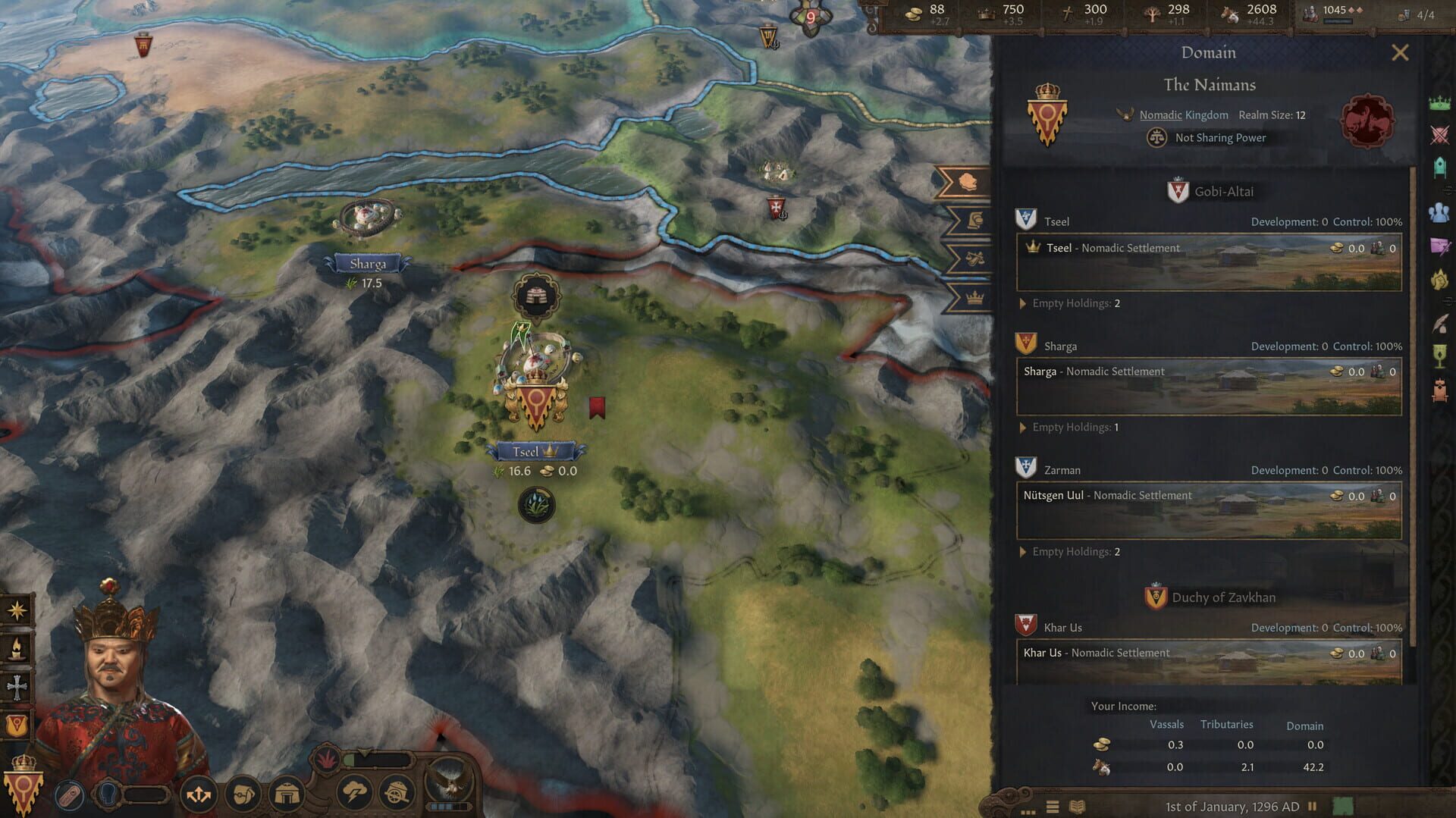Click the candle icon on the left sidebar
1456x818 pixels.
pos(15,648)
